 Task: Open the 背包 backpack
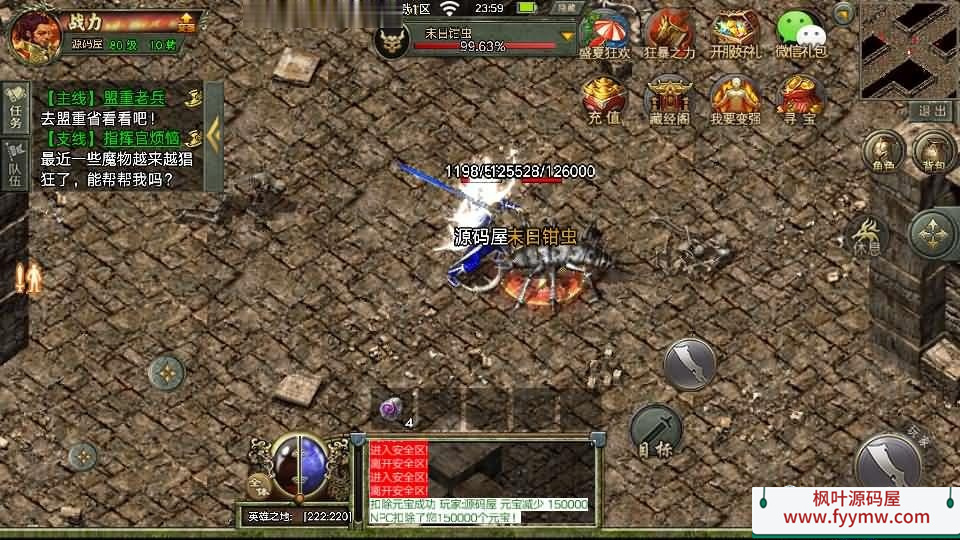pos(933,152)
